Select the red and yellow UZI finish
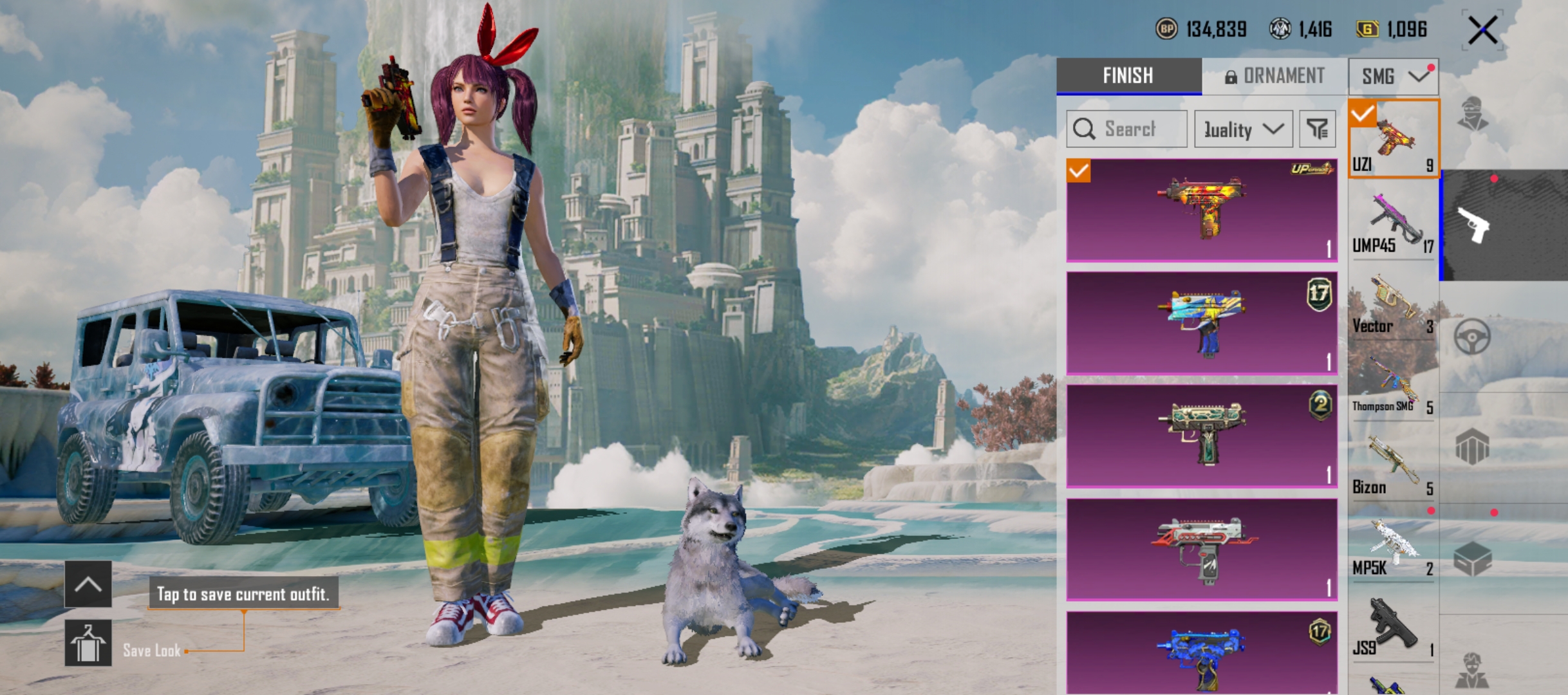The height and width of the screenshot is (695, 1568). tap(1201, 209)
